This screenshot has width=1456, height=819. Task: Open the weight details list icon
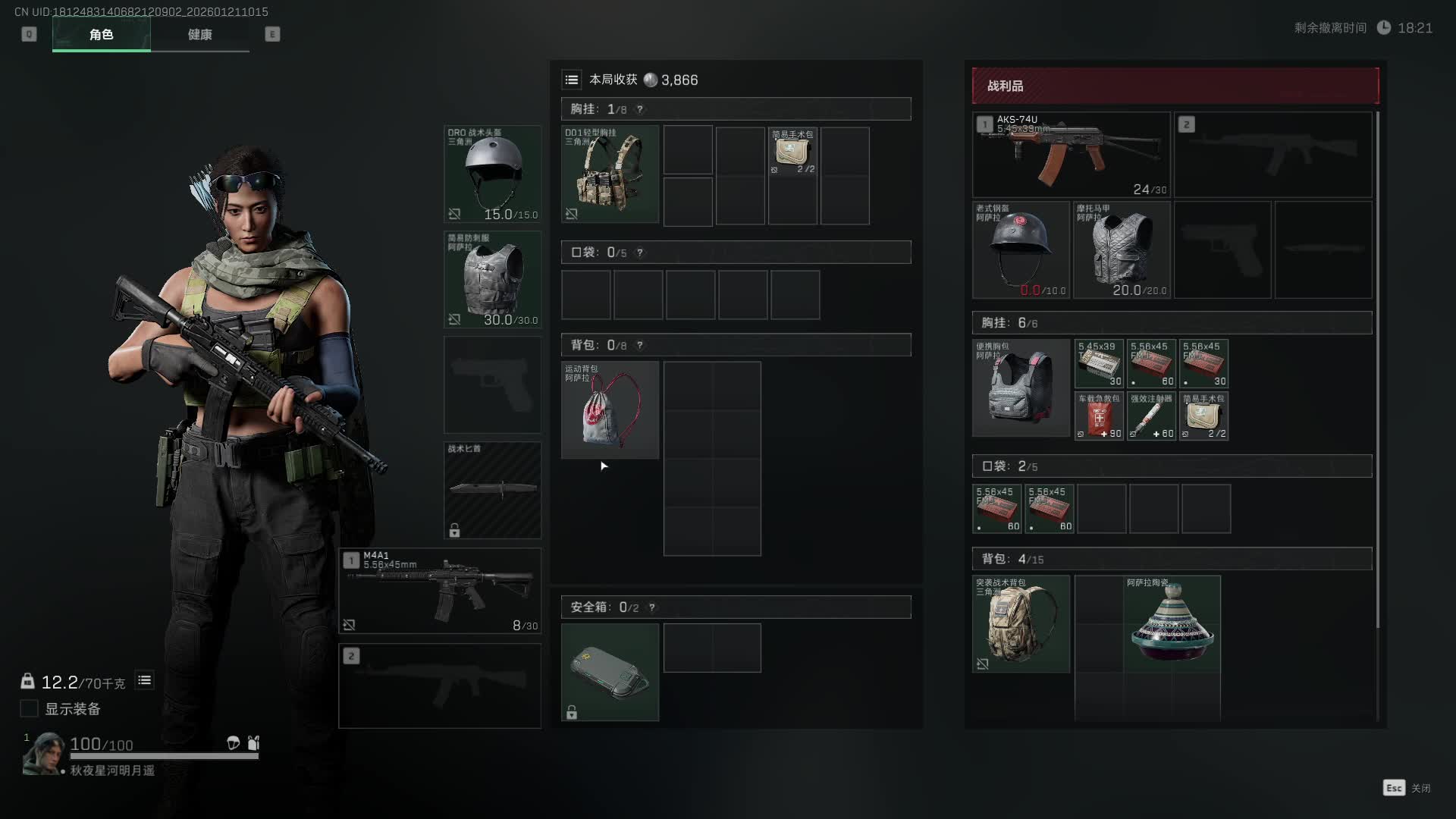pos(144,680)
